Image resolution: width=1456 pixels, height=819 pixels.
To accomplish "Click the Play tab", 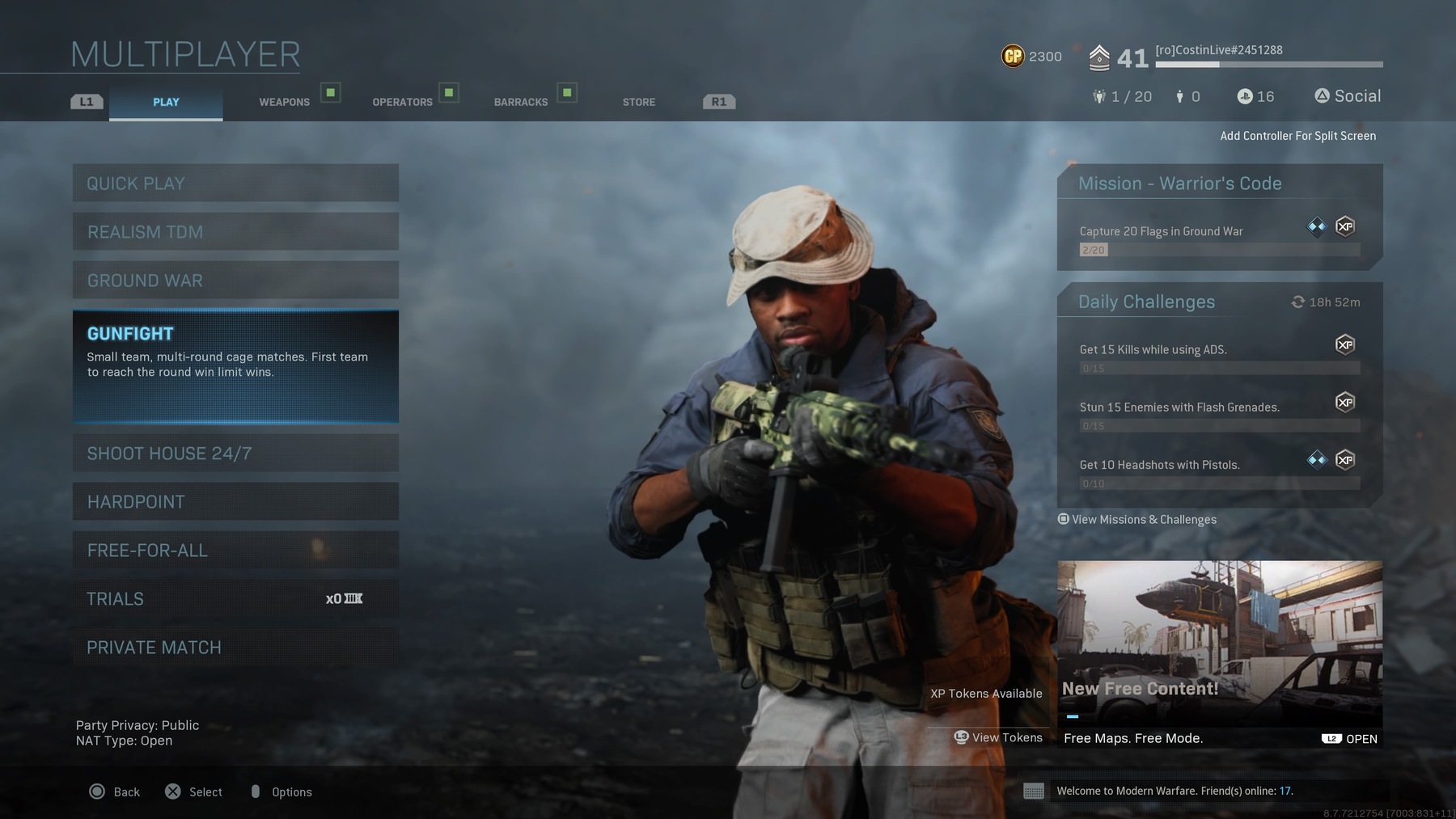I will [x=166, y=102].
